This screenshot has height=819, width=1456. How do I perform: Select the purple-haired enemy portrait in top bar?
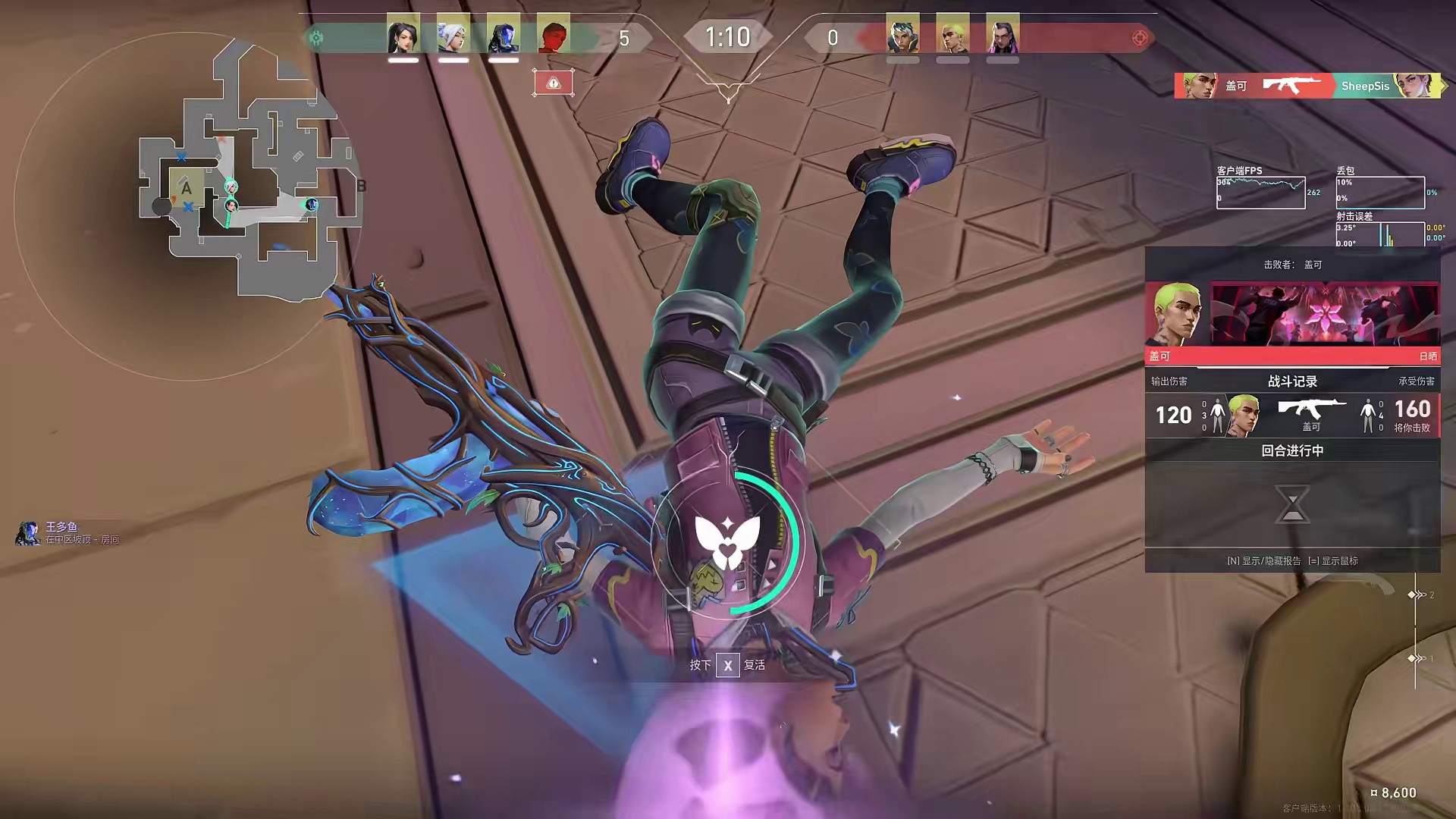pyautogui.click(x=1003, y=36)
